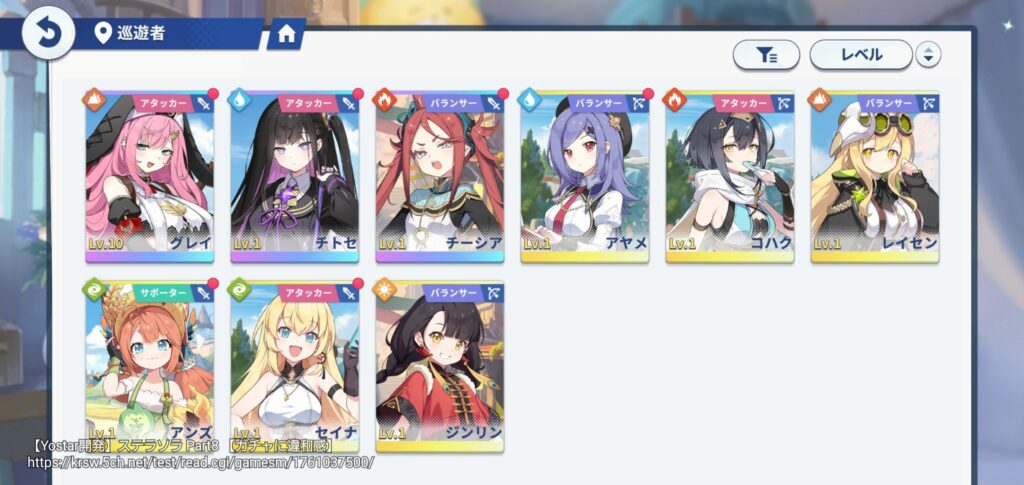The image size is (1024, 485).
Task: Choose the レイセン character card
Action: click(x=875, y=176)
